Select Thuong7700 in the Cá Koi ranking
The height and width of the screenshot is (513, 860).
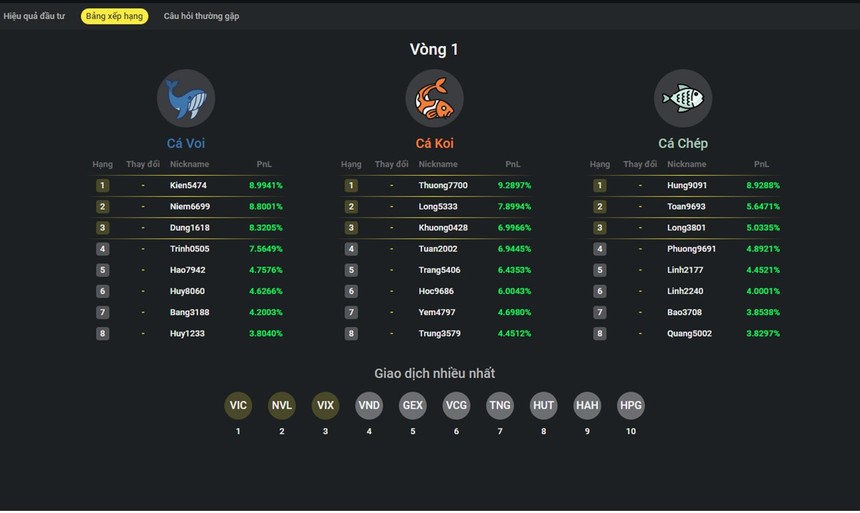[443, 185]
